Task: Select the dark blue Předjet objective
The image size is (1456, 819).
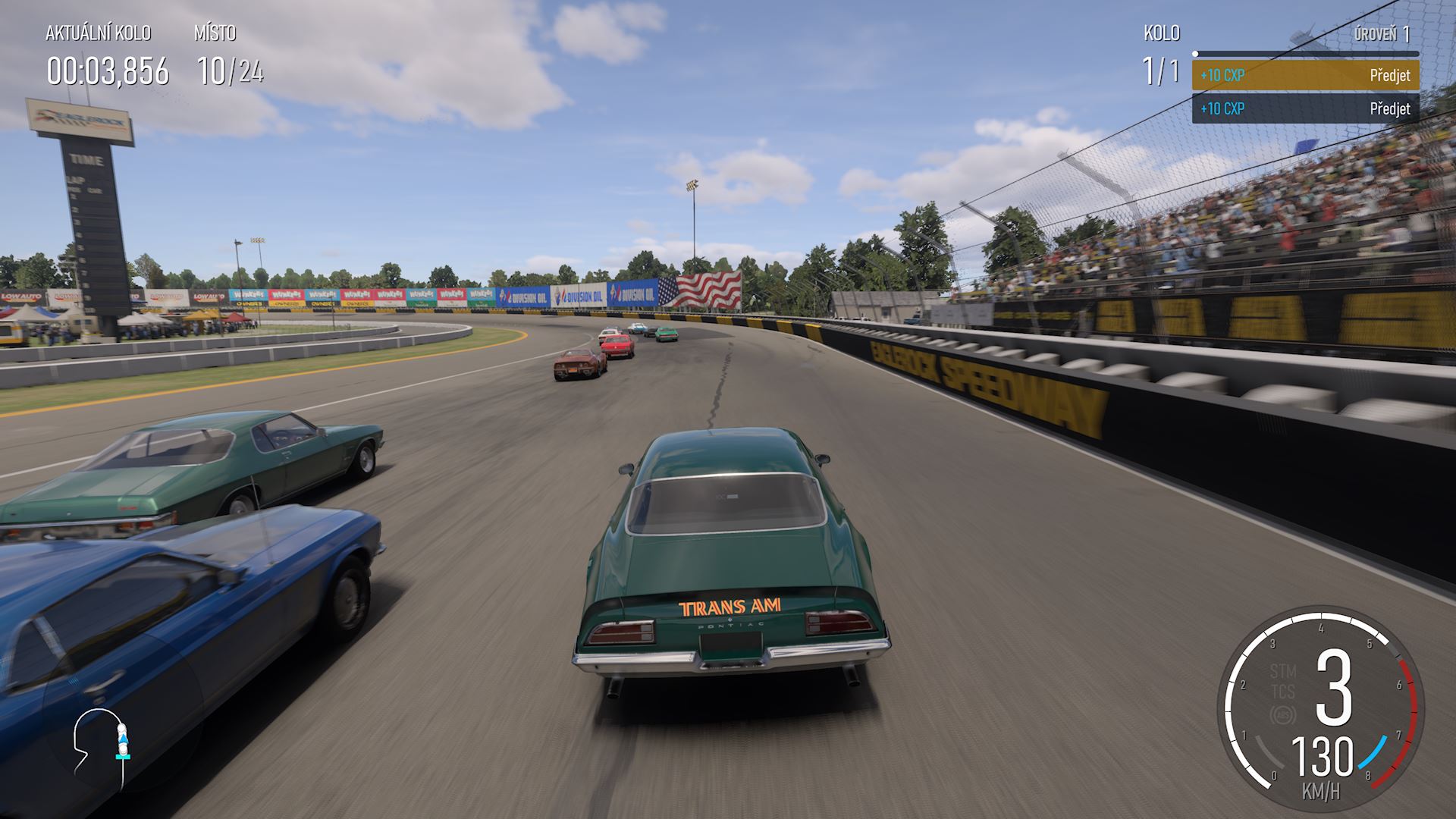Action: pos(1305,108)
